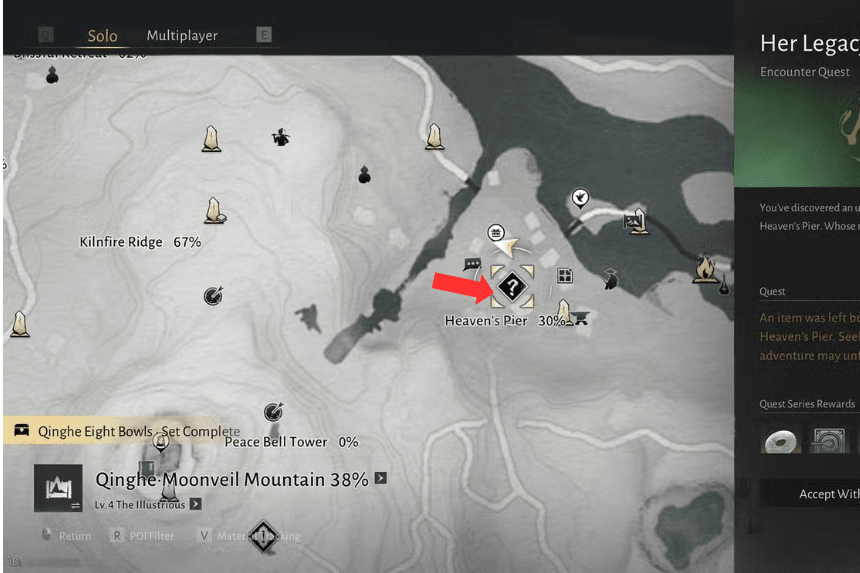Select the straw hat figure marker
860x573 pixels.
(281, 138)
